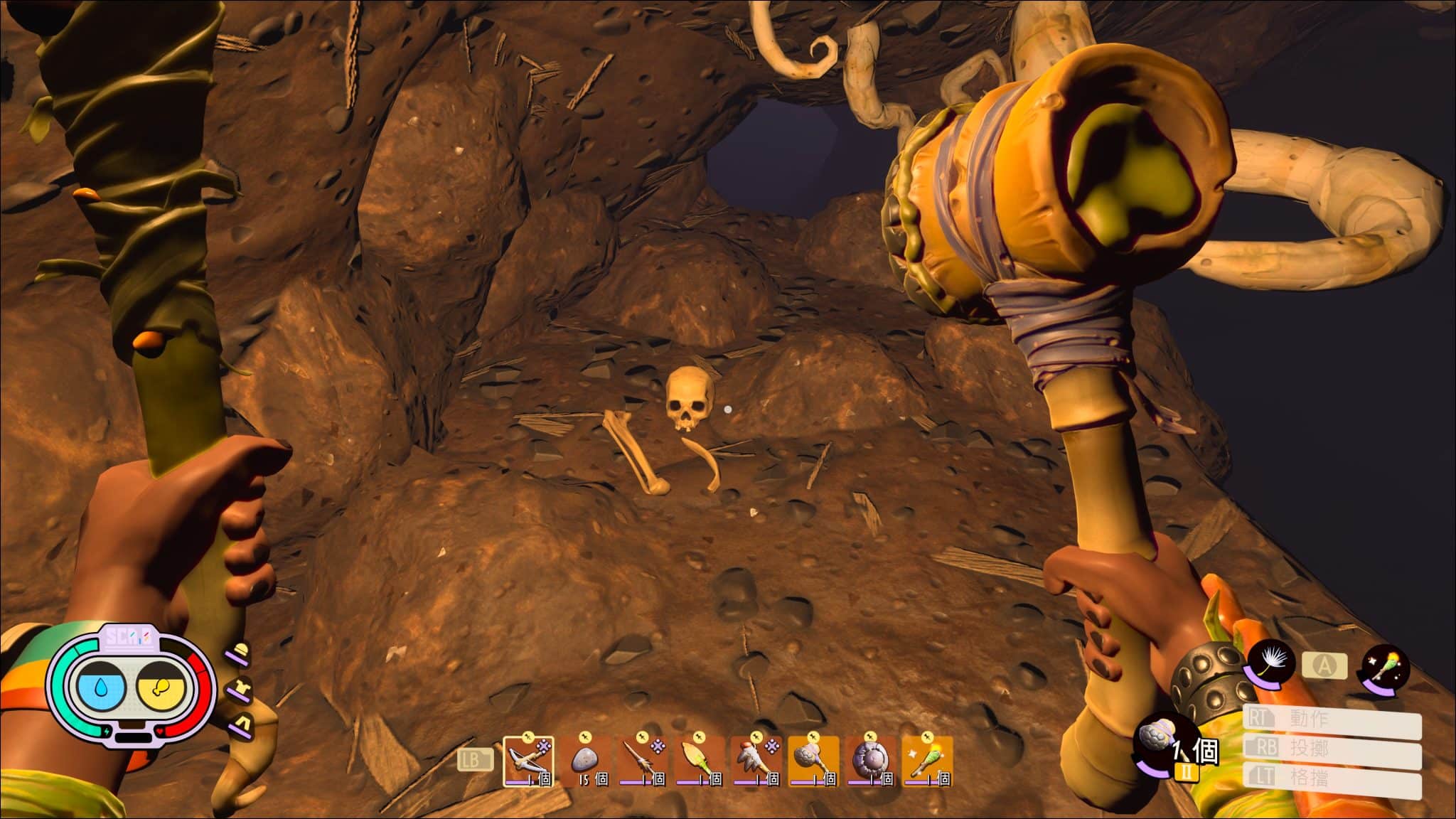
Task: Click the chest armor durability icon
Action: pos(239,689)
